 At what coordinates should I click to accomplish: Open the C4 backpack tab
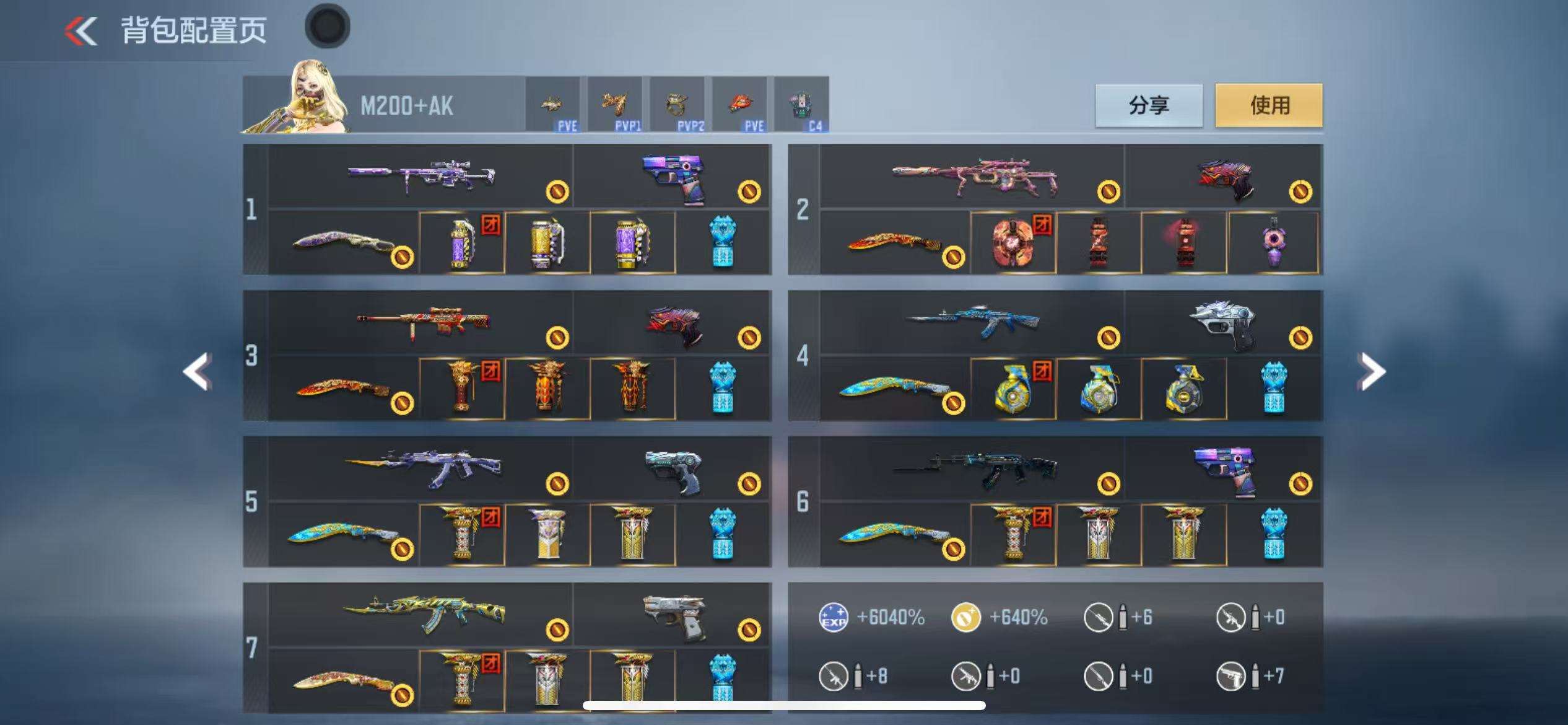coord(801,105)
